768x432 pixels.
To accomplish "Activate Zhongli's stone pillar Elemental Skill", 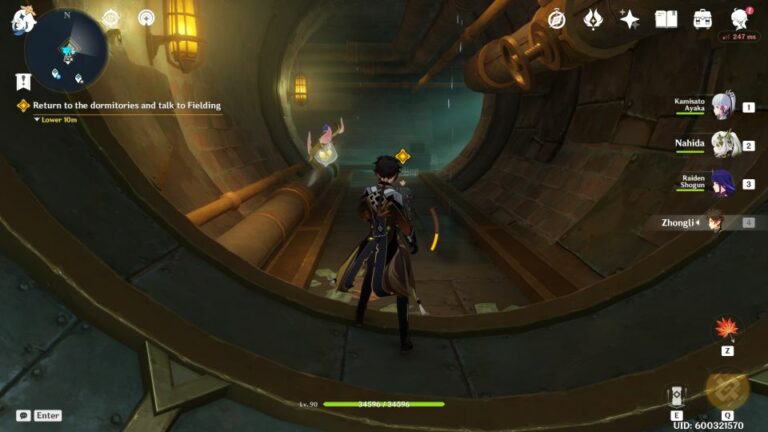I will coord(677,397).
